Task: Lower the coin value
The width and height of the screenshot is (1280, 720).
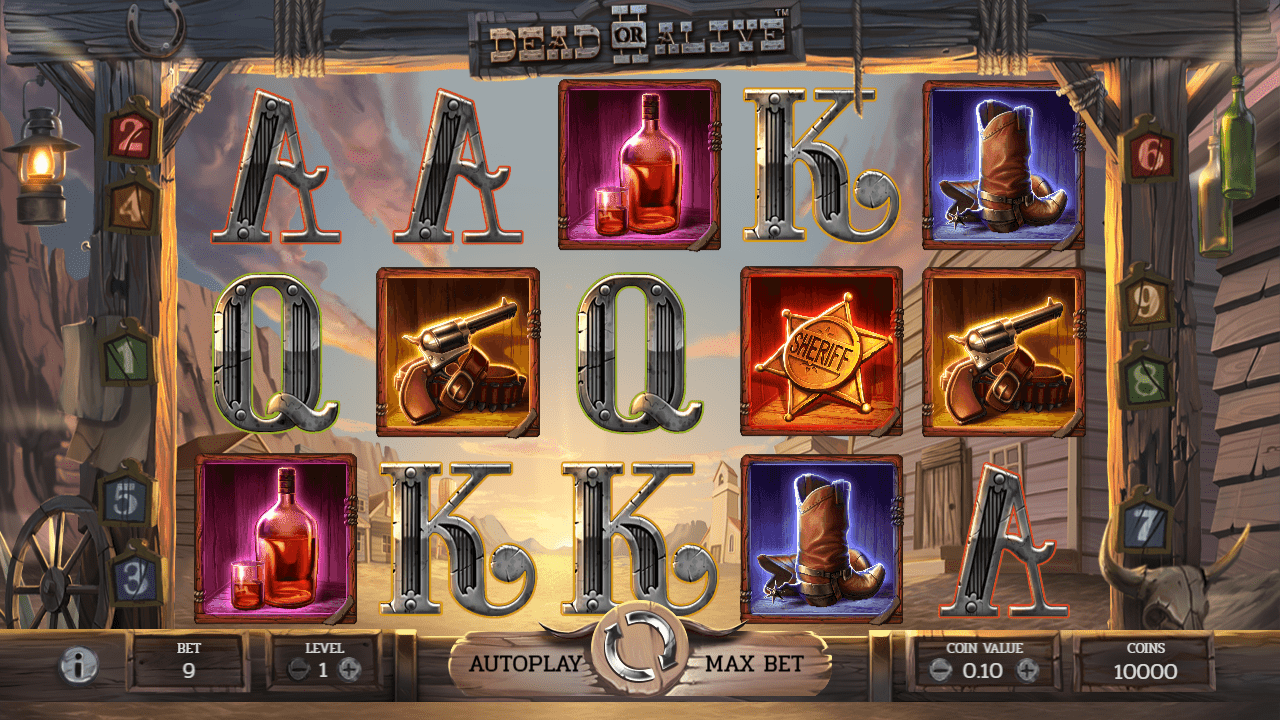Action: tap(939, 671)
